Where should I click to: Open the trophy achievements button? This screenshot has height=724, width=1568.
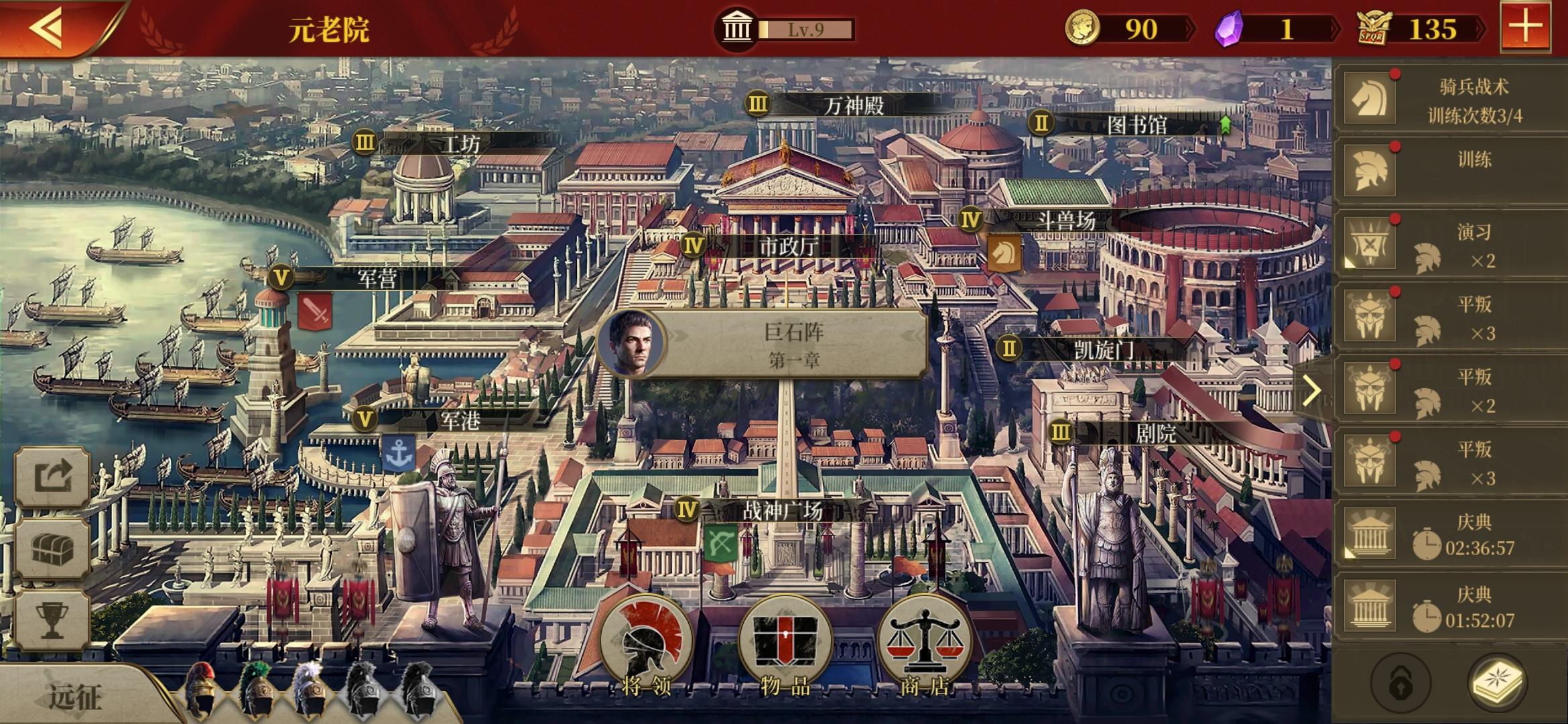(x=52, y=621)
